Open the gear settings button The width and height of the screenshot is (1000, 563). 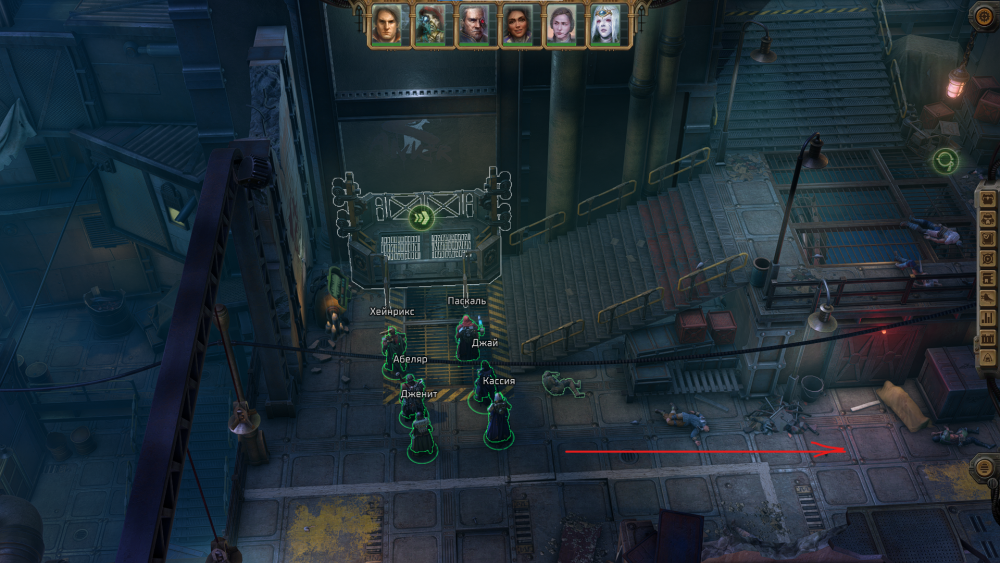pyautogui.click(x=986, y=16)
